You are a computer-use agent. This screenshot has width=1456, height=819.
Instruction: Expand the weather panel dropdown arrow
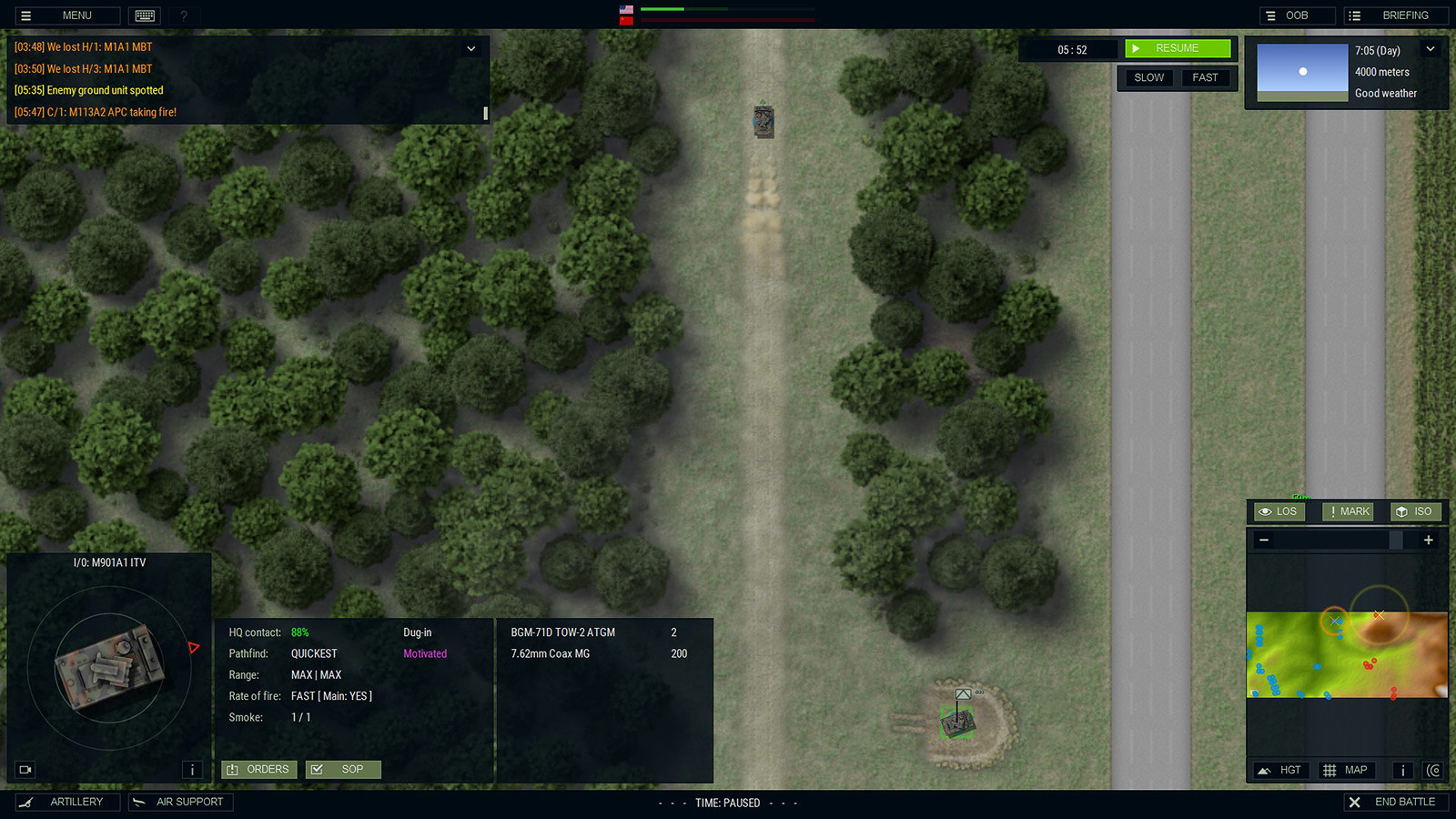(1431, 49)
